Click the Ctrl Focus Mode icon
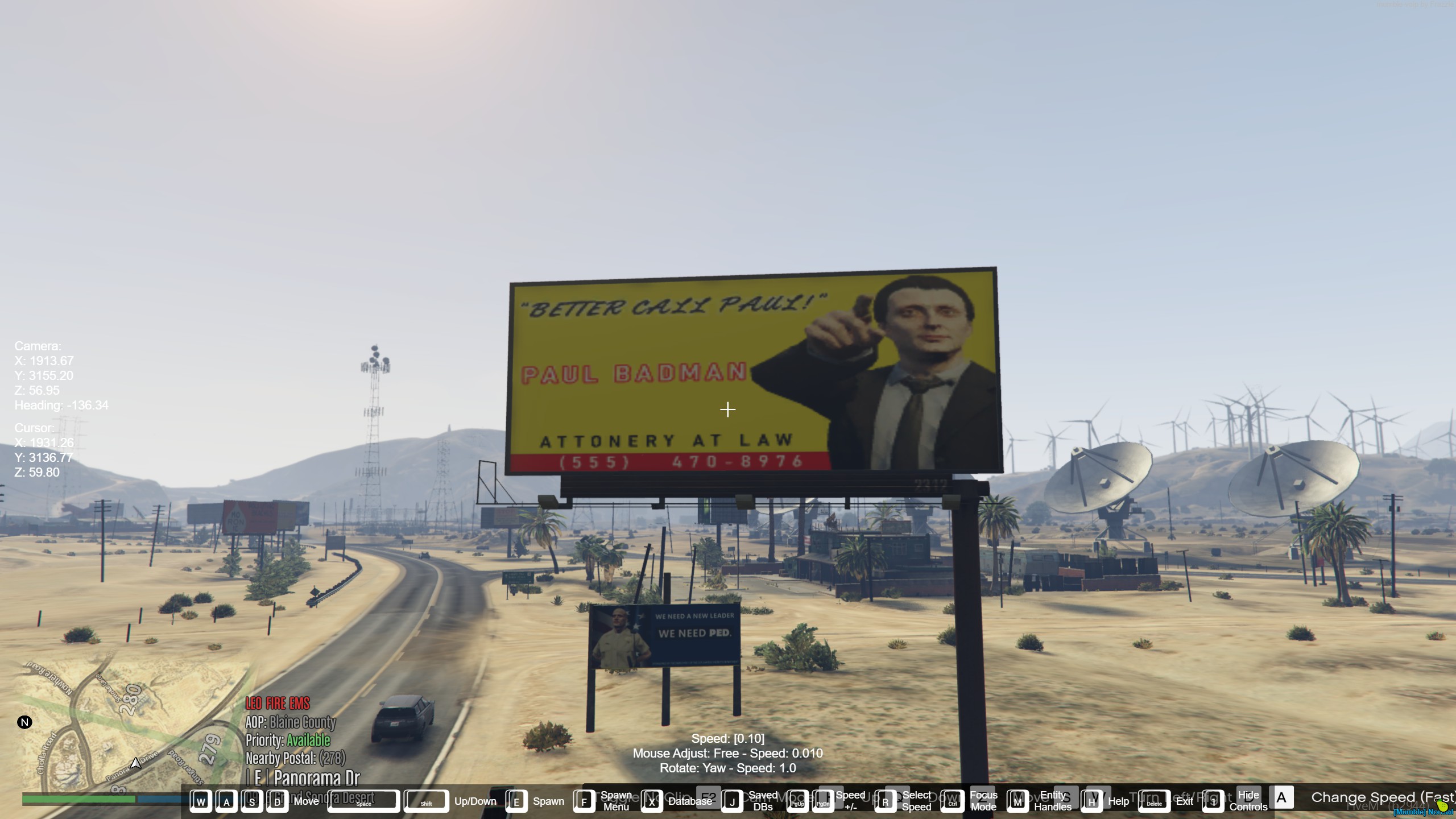 pyautogui.click(x=952, y=801)
